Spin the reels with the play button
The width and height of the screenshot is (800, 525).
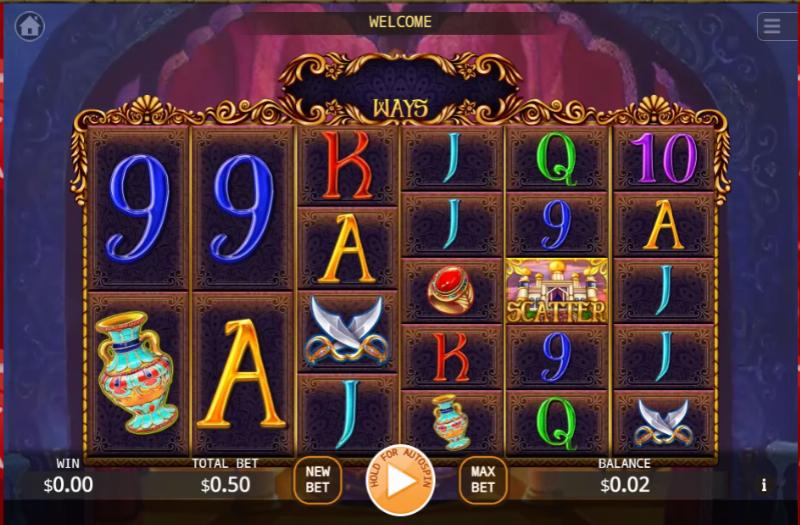(401, 480)
